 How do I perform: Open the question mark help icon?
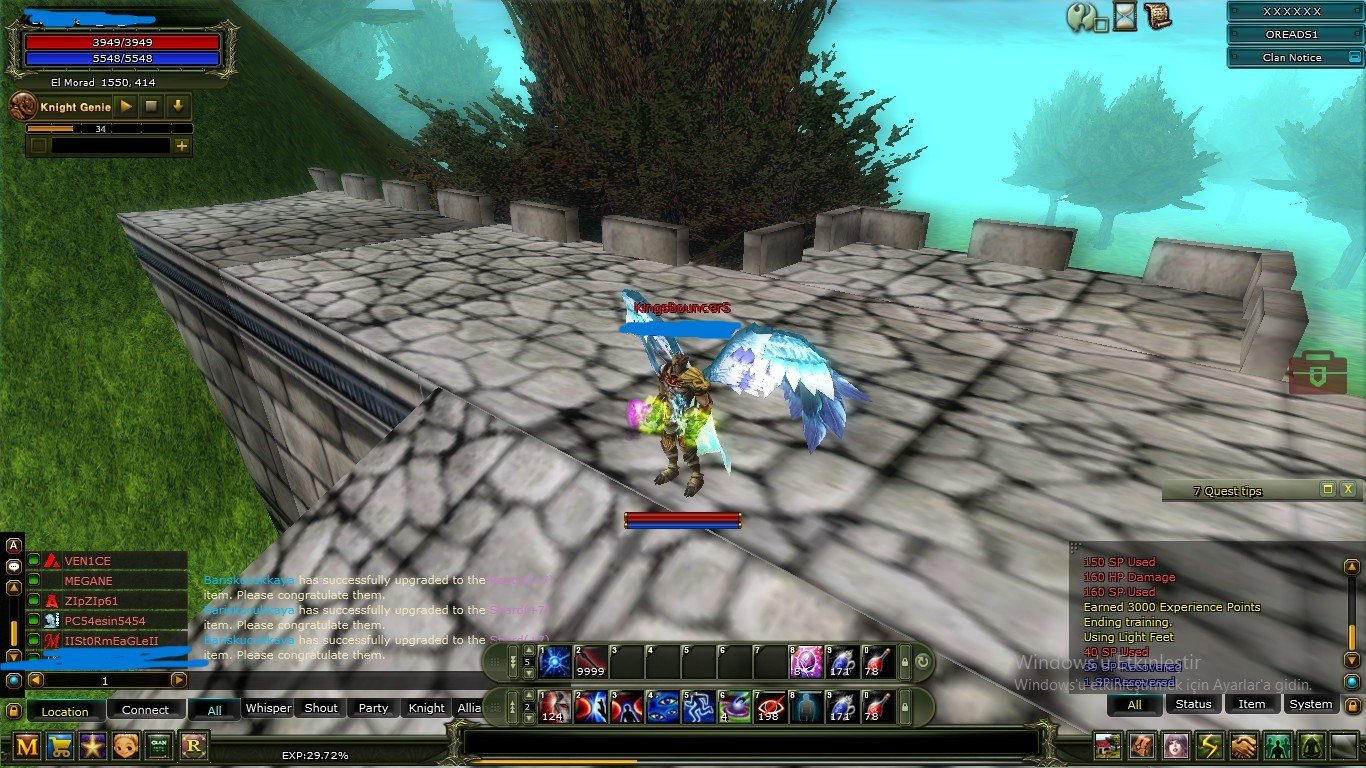point(1080,17)
